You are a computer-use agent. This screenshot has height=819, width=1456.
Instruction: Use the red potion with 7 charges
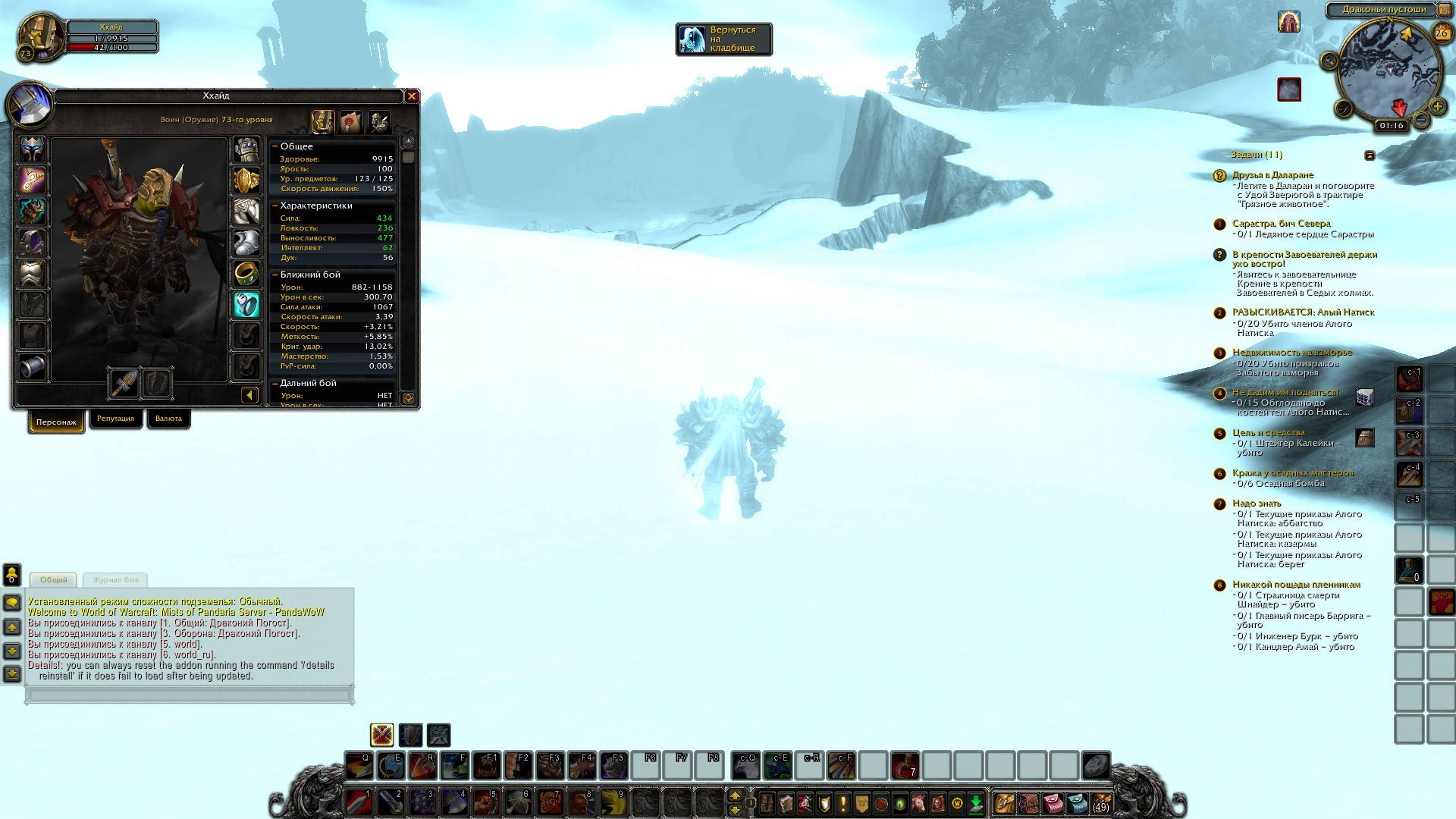click(905, 766)
